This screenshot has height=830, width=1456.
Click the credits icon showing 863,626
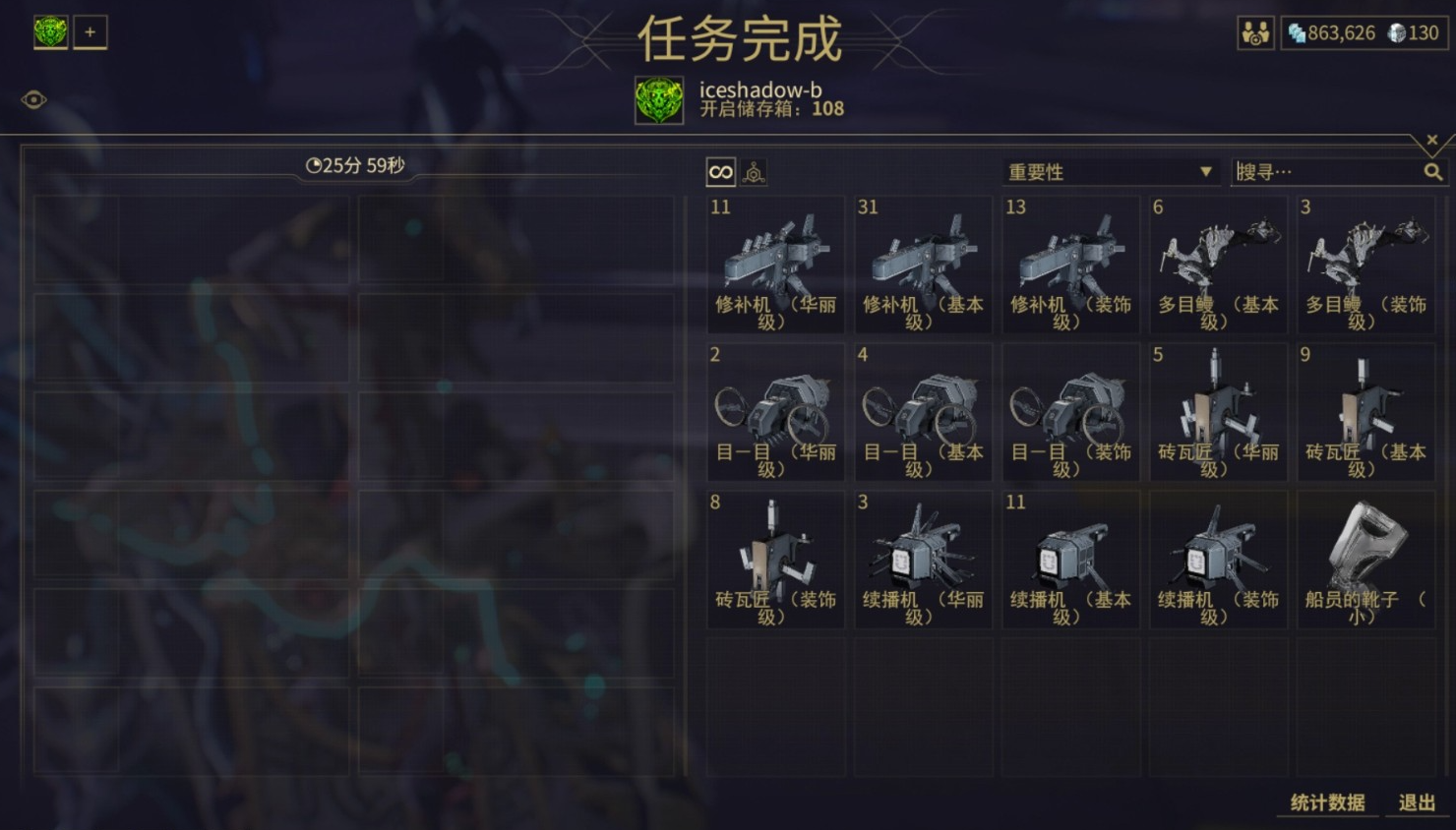tap(1297, 33)
